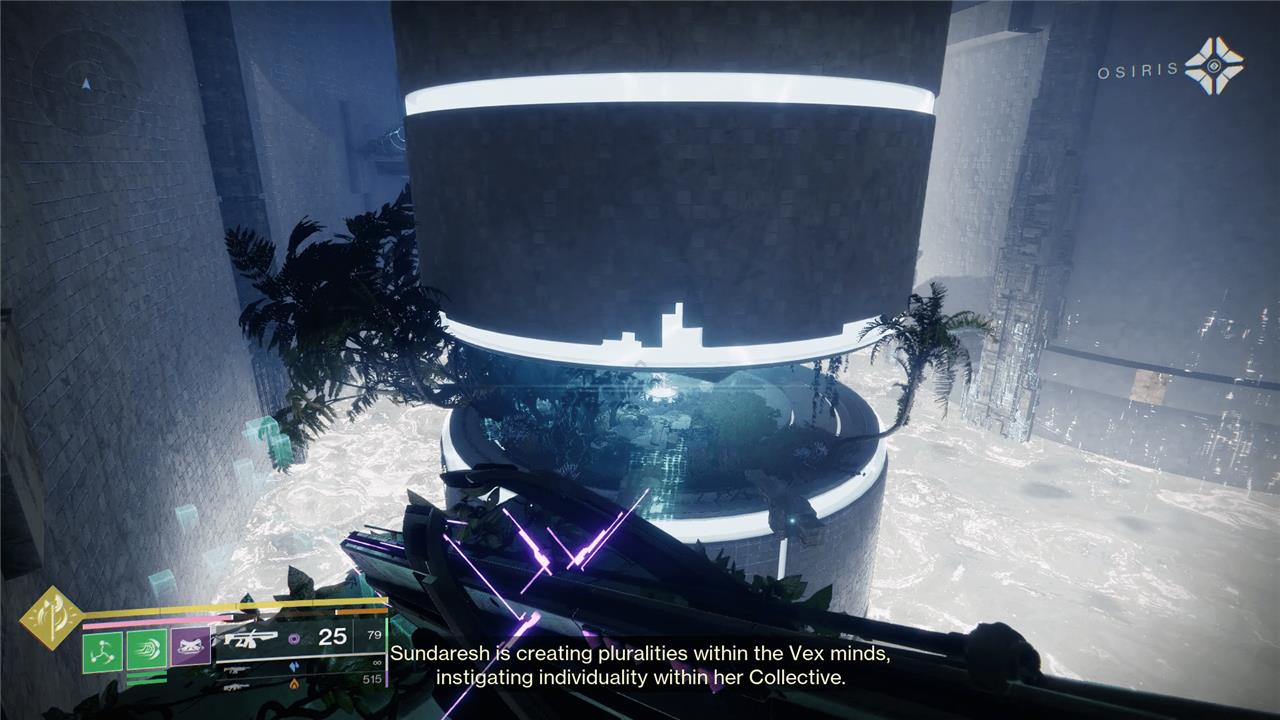
Task: Click the circular radar in the corner
Action: [86, 83]
